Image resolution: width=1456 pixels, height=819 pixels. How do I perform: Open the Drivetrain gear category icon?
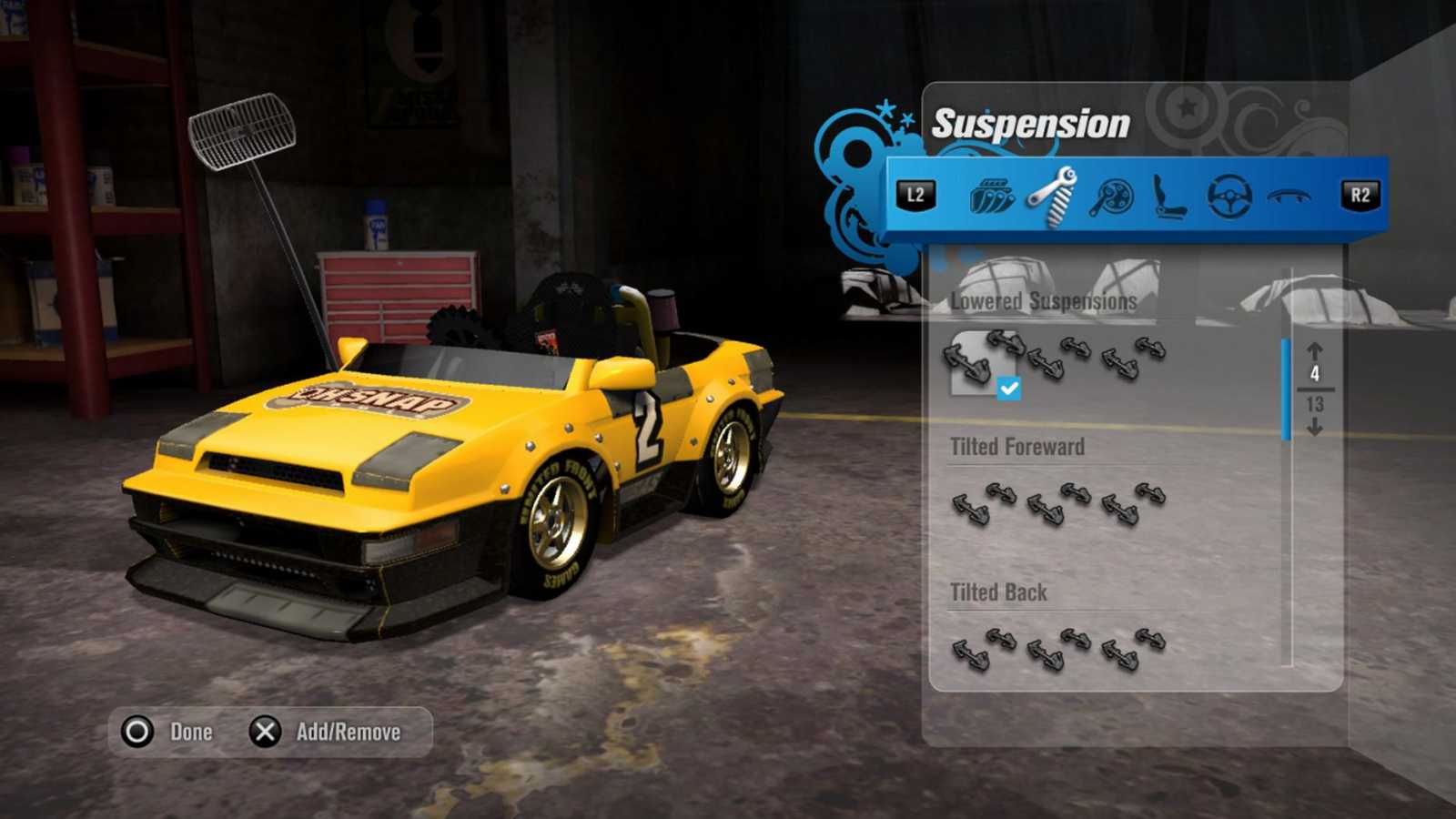(1112, 196)
